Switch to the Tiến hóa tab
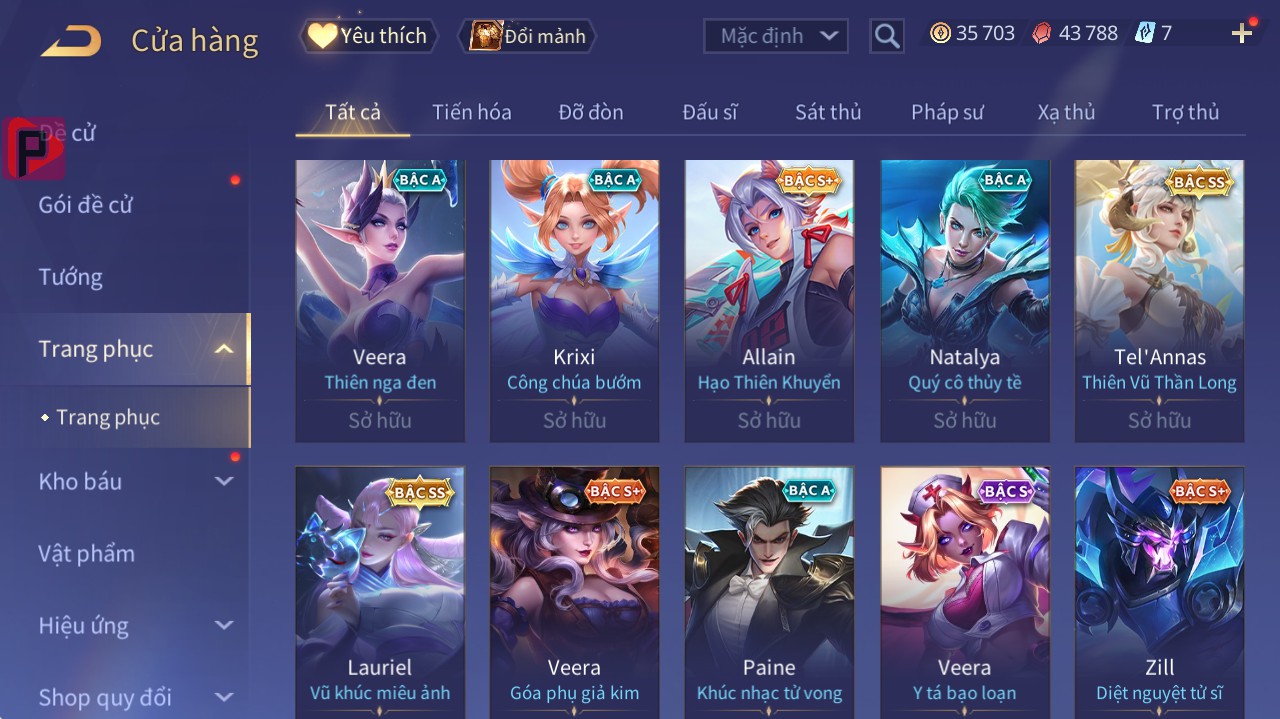 click(x=471, y=112)
